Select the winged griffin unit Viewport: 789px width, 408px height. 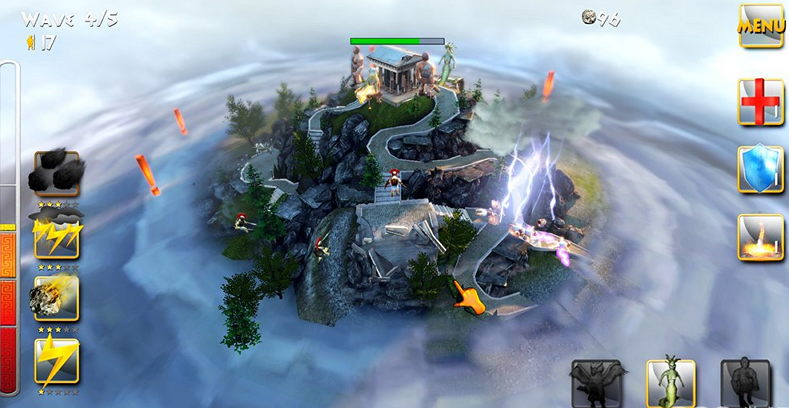tap(596, 384)
